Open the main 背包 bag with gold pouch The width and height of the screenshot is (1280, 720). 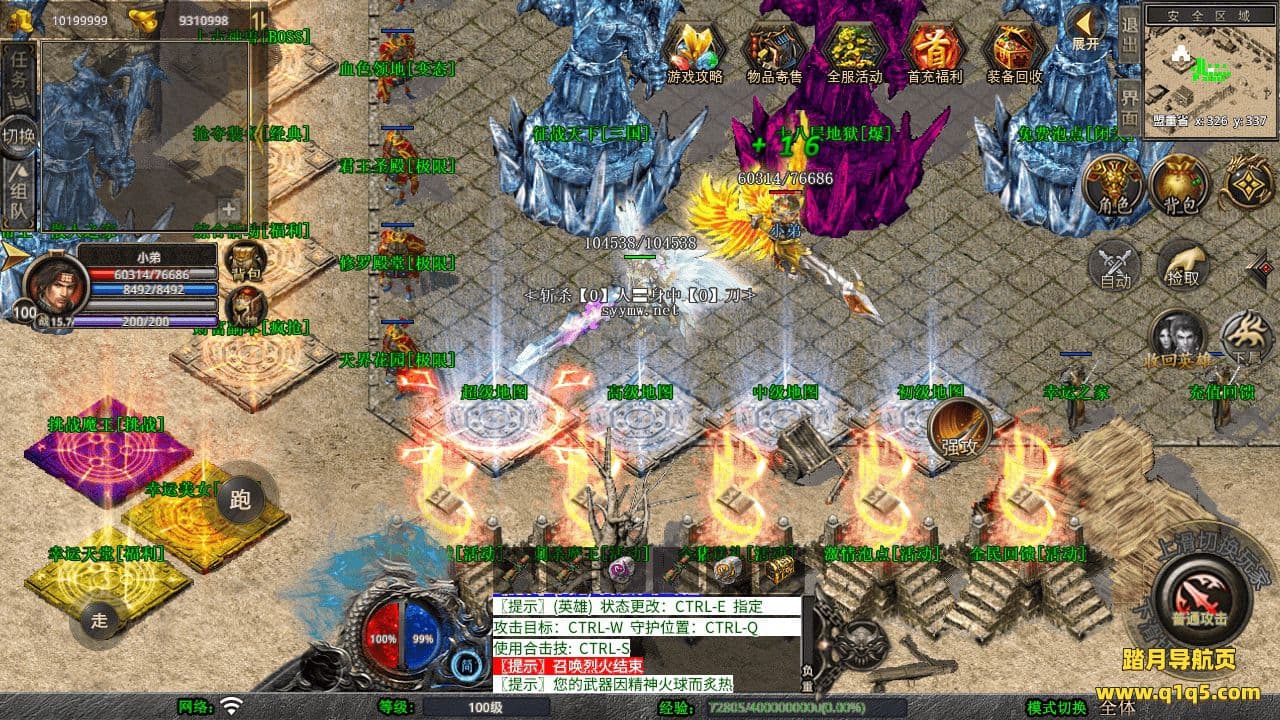tap(1179, 186)
